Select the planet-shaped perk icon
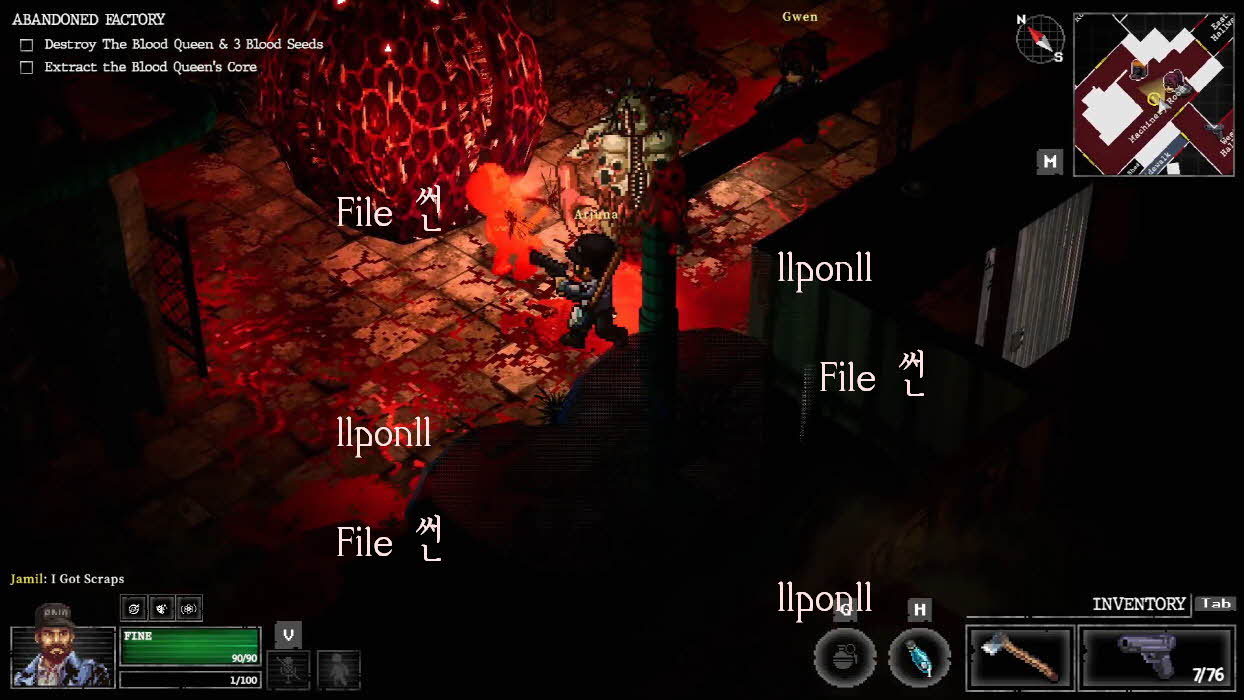Viewport: 1244px width, 700px height. (135, 608)
